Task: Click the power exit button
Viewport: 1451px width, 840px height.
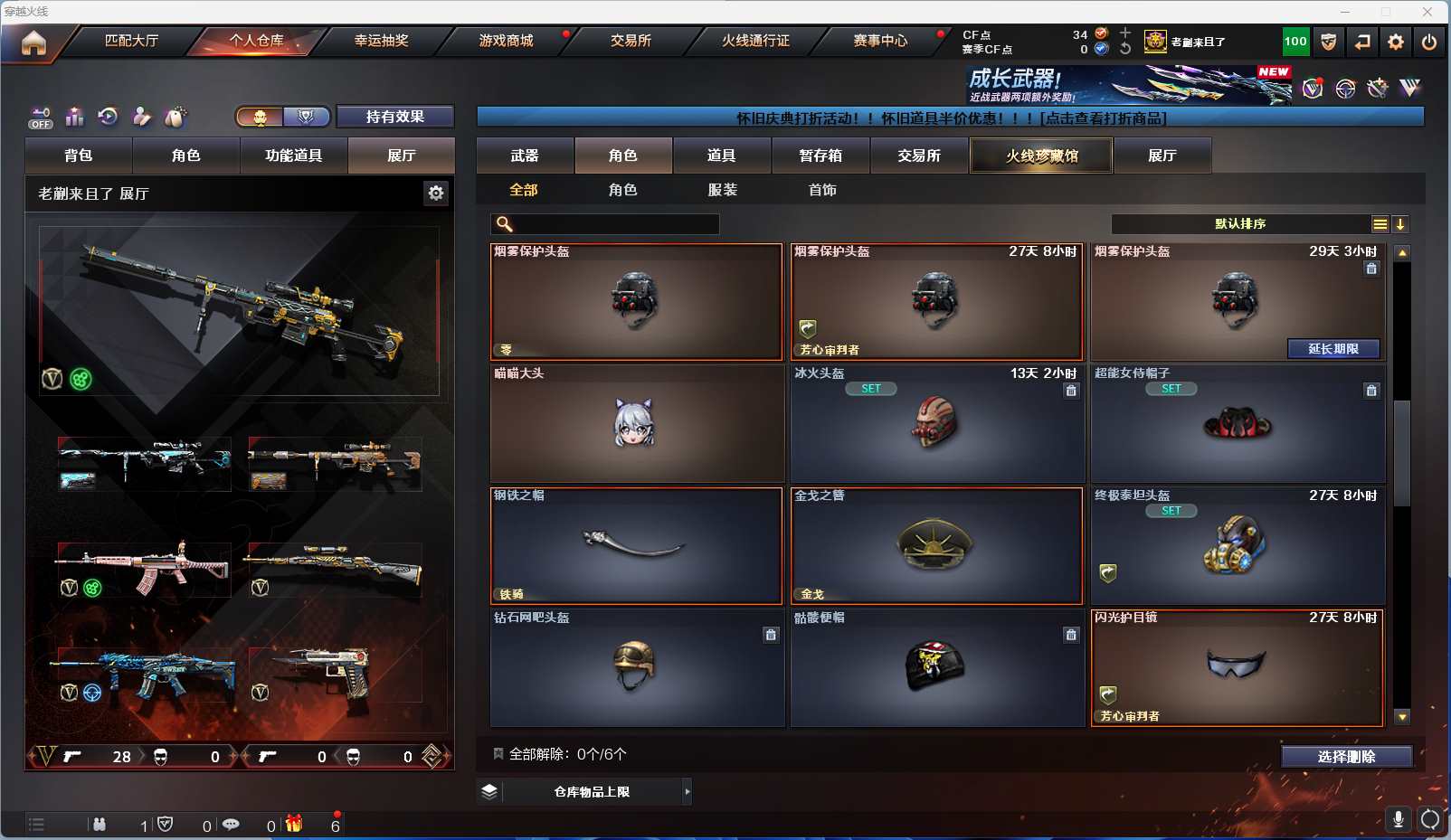Action: 1429,42
